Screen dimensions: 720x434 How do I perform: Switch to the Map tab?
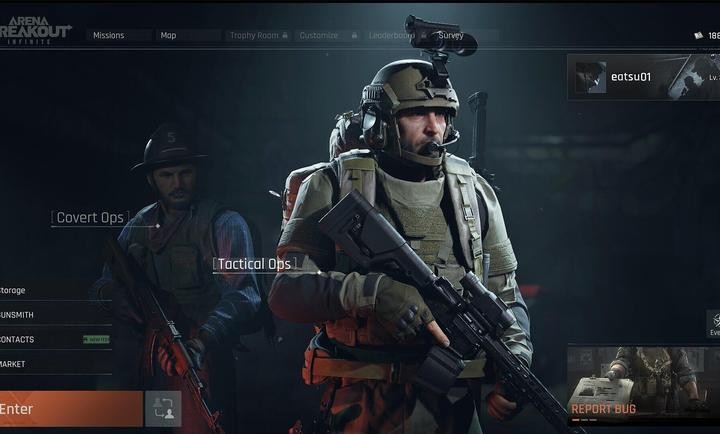point(168,35)
